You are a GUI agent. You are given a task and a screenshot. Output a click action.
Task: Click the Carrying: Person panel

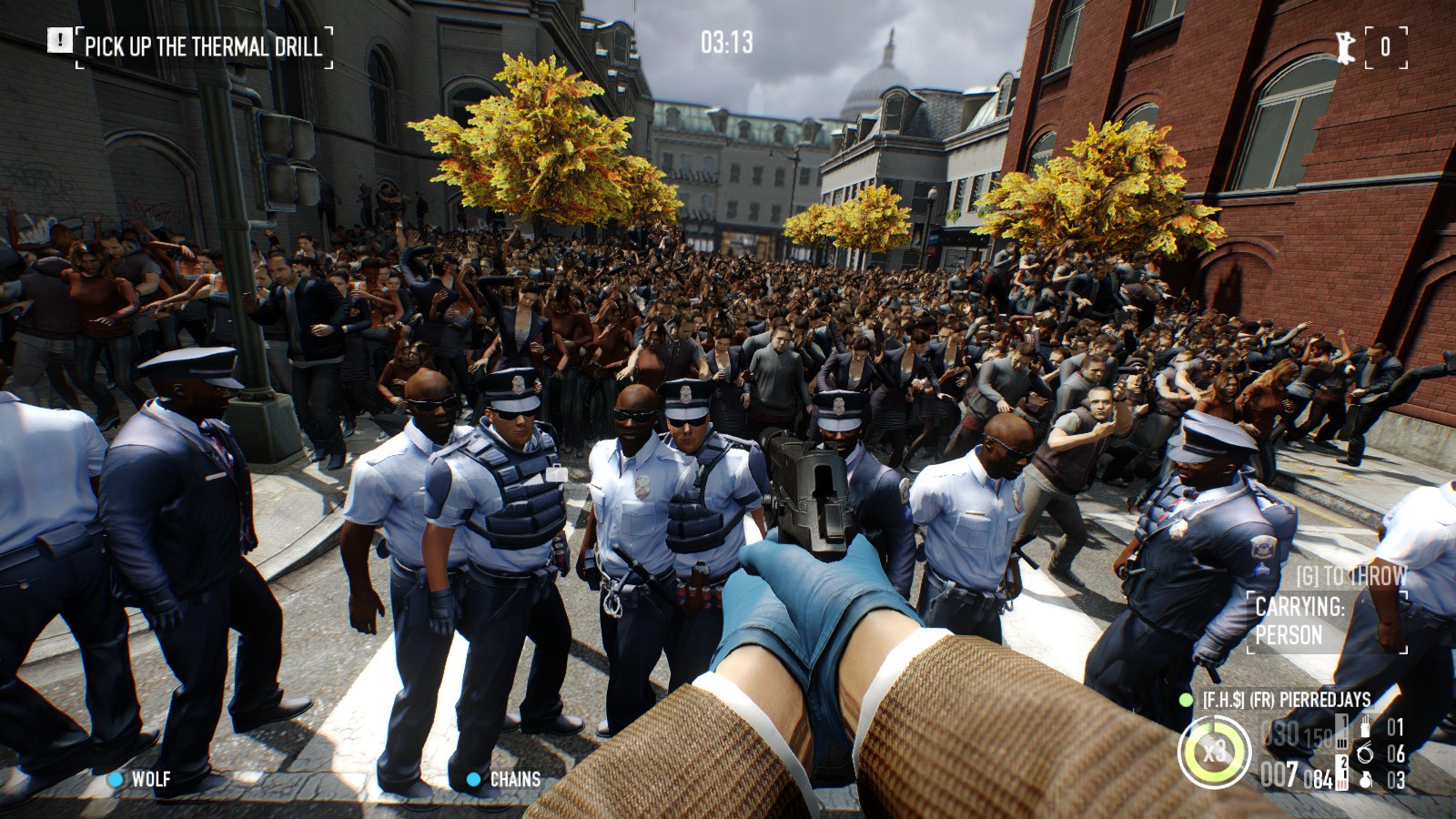coord(1326,622)
